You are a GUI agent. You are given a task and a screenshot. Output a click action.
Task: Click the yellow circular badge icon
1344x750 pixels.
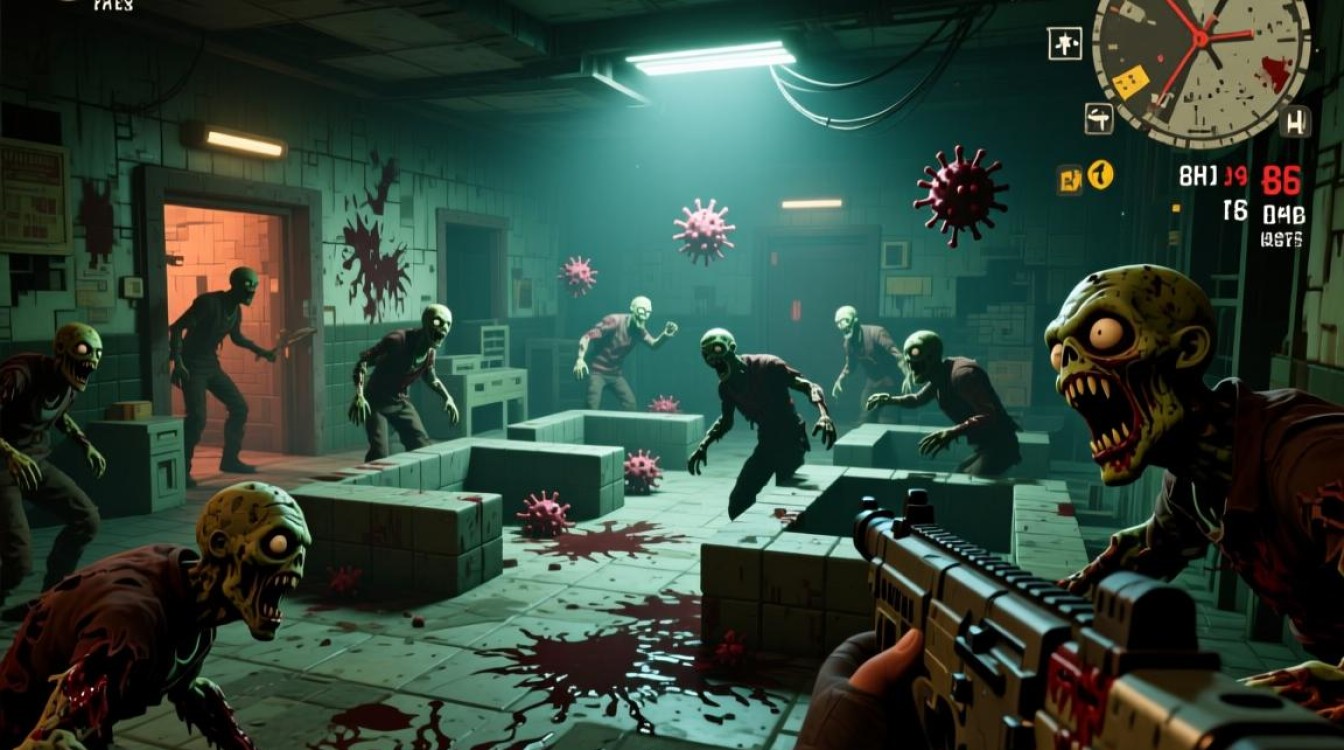point(1100,175)
